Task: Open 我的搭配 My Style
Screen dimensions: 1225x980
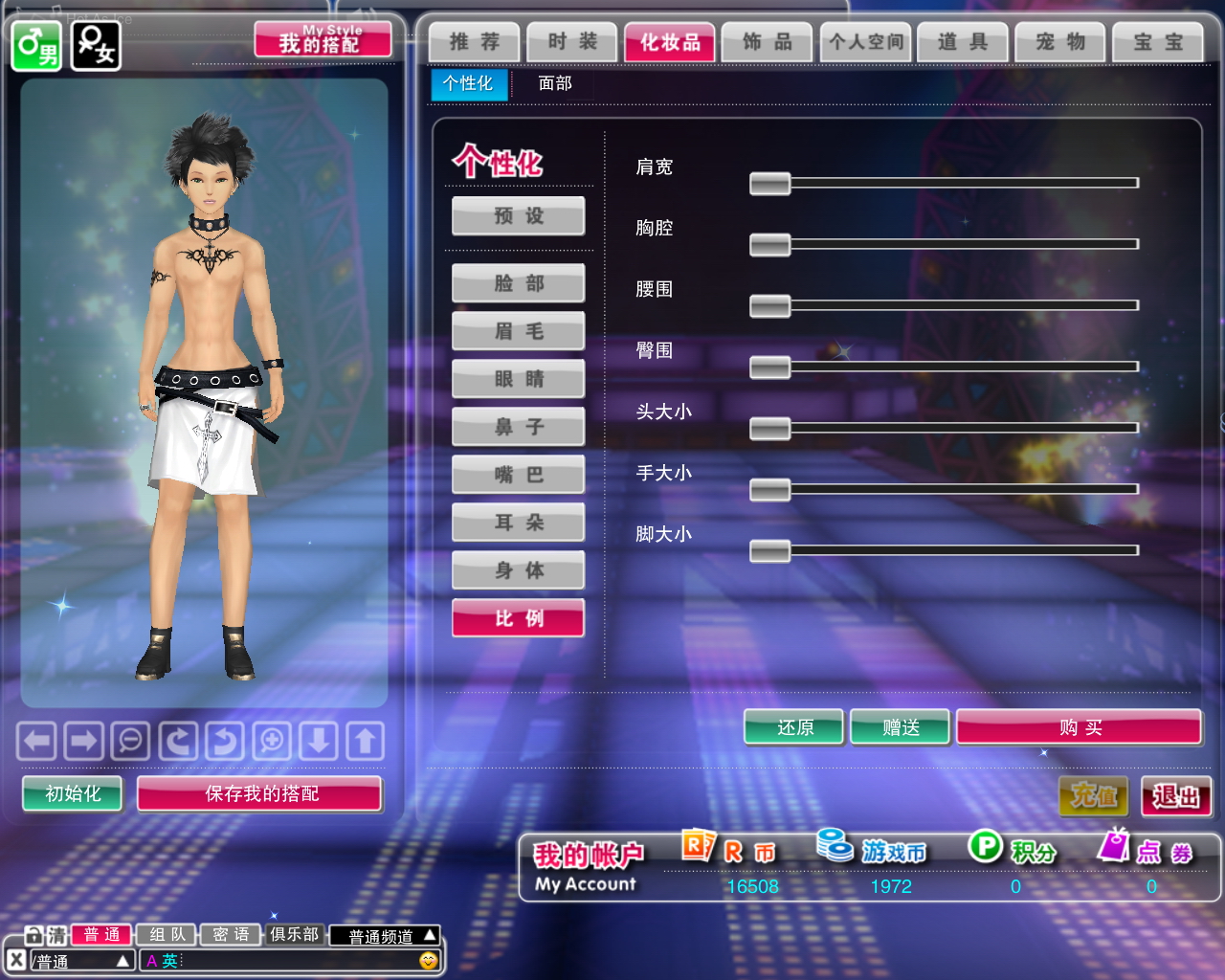Action: 323,40
